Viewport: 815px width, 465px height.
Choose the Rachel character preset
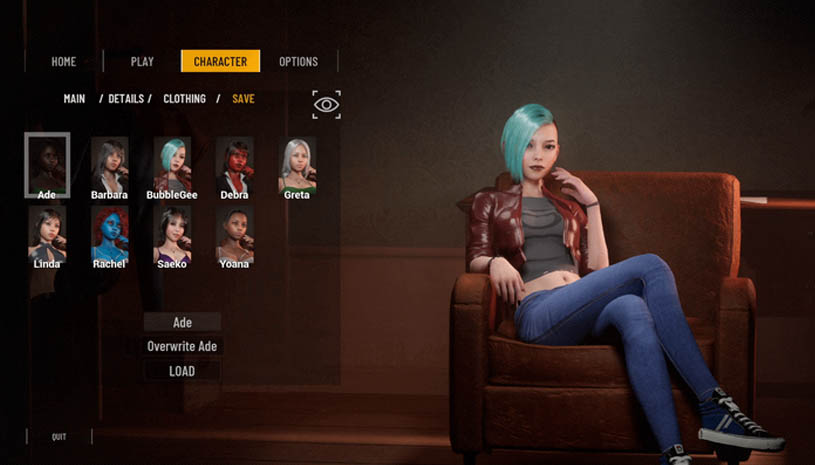109,235
